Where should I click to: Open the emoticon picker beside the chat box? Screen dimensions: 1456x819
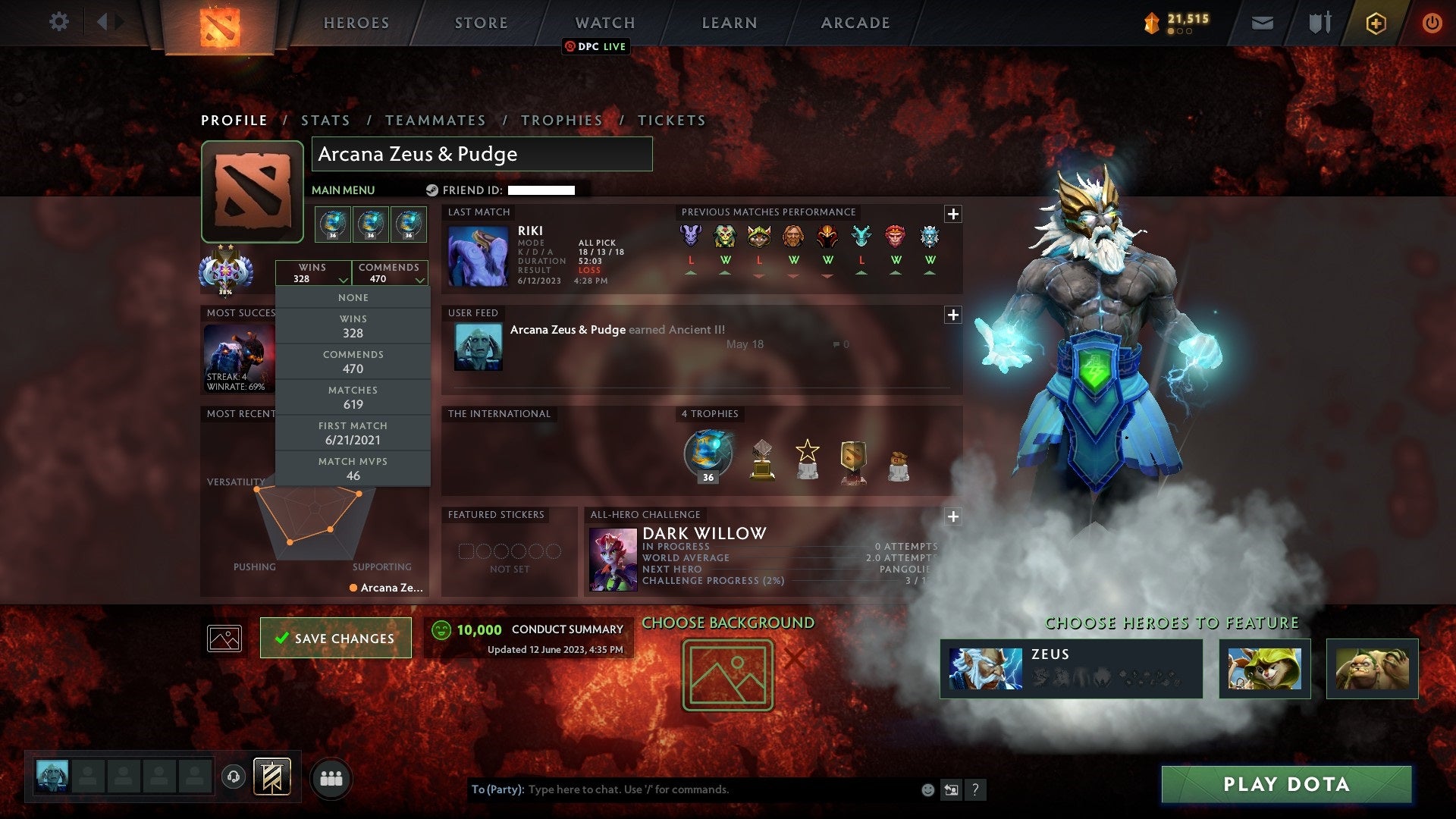(x=927, y=789)
